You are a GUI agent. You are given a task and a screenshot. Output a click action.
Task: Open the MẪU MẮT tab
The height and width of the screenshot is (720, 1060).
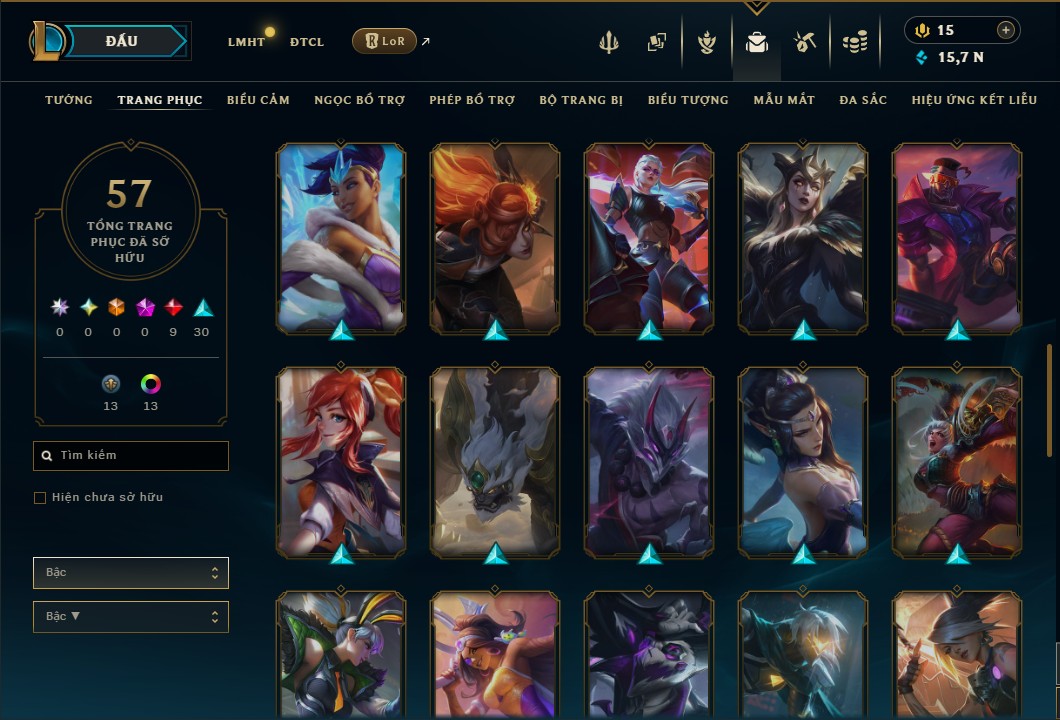784,100
